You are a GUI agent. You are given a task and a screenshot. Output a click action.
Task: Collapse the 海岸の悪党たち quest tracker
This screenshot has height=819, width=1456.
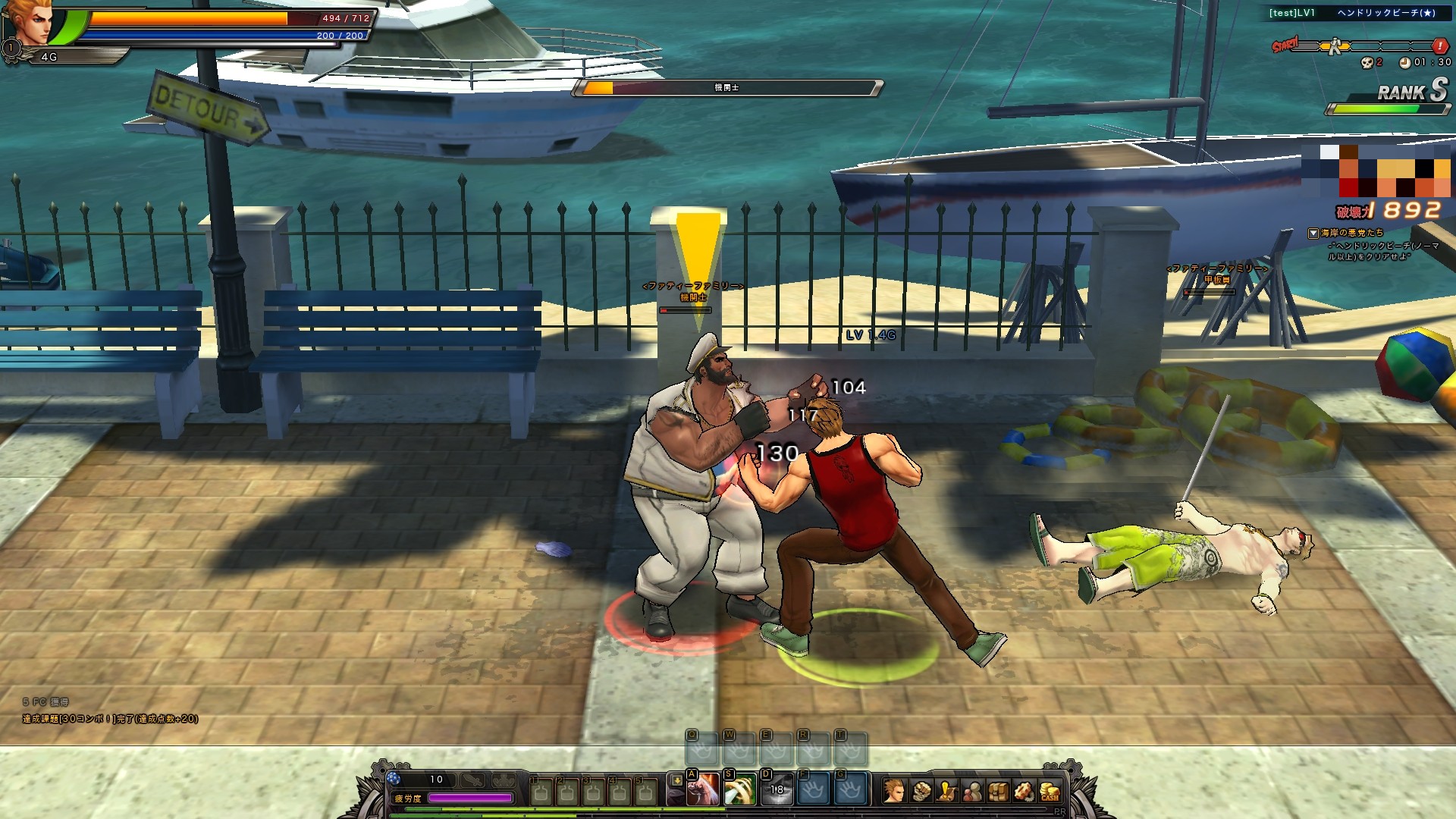click(x=1313, y=234)
